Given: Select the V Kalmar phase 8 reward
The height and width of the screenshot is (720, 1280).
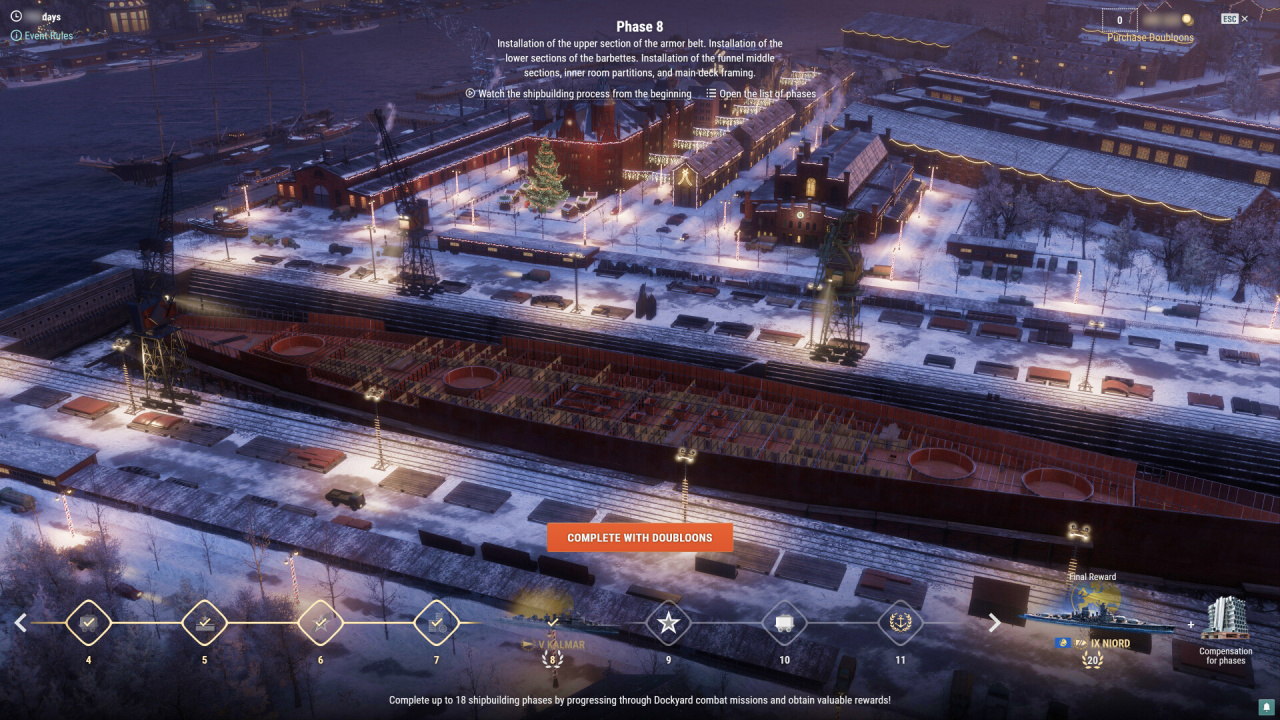Looking at the screenshot, I should (552, 625).
